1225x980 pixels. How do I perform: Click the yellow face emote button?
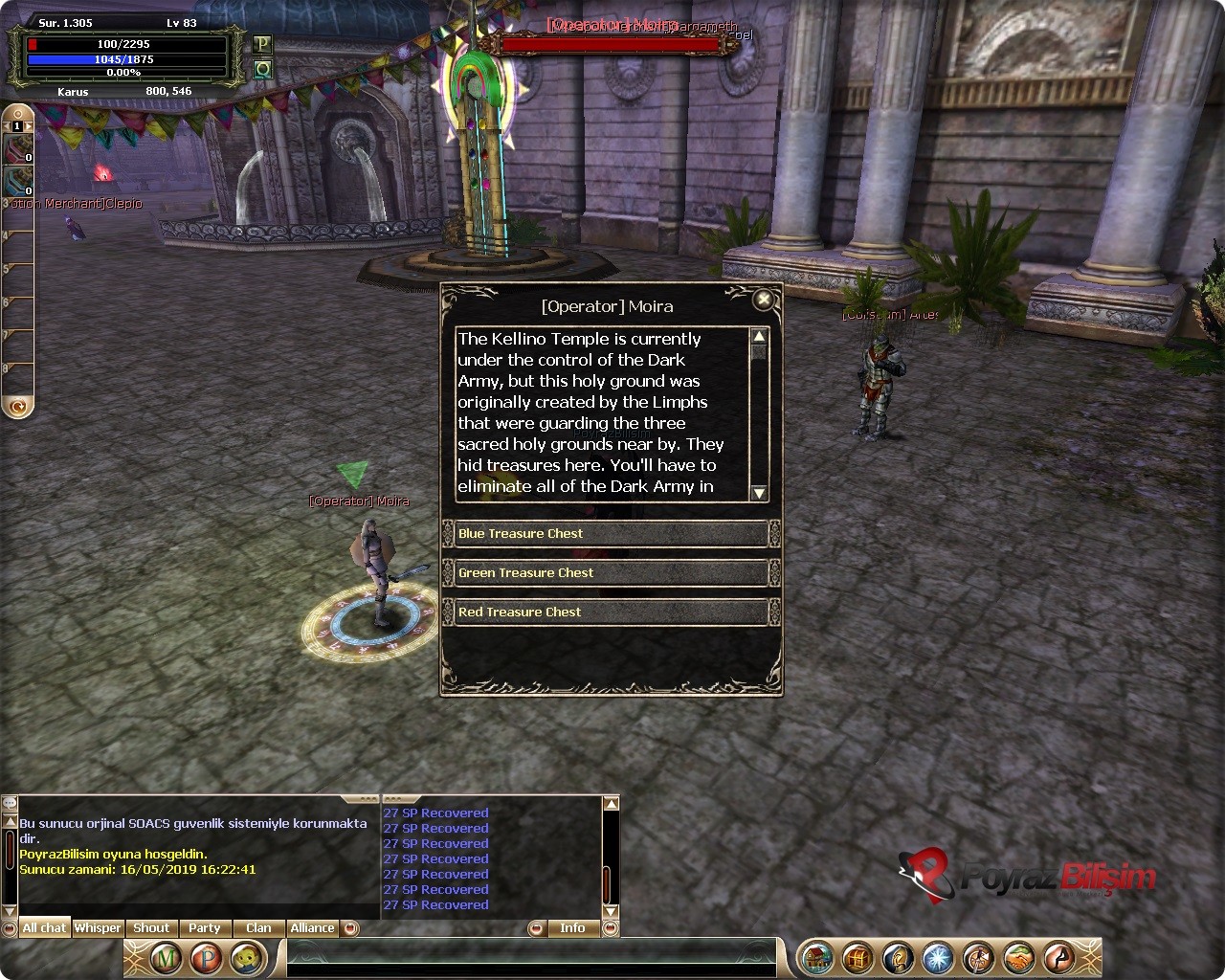point(246,958)
